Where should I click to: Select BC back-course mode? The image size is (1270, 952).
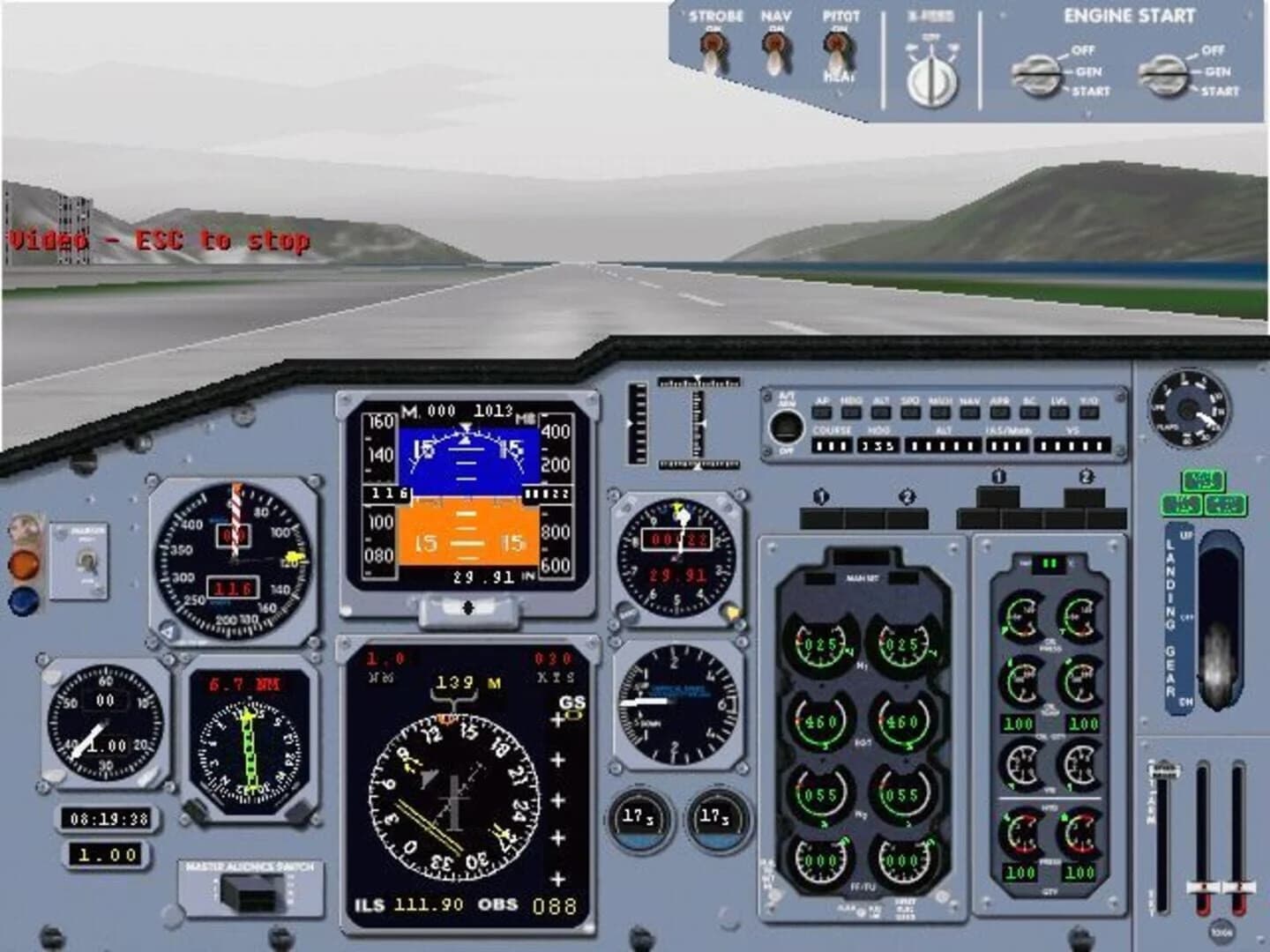pos(1028,413)
